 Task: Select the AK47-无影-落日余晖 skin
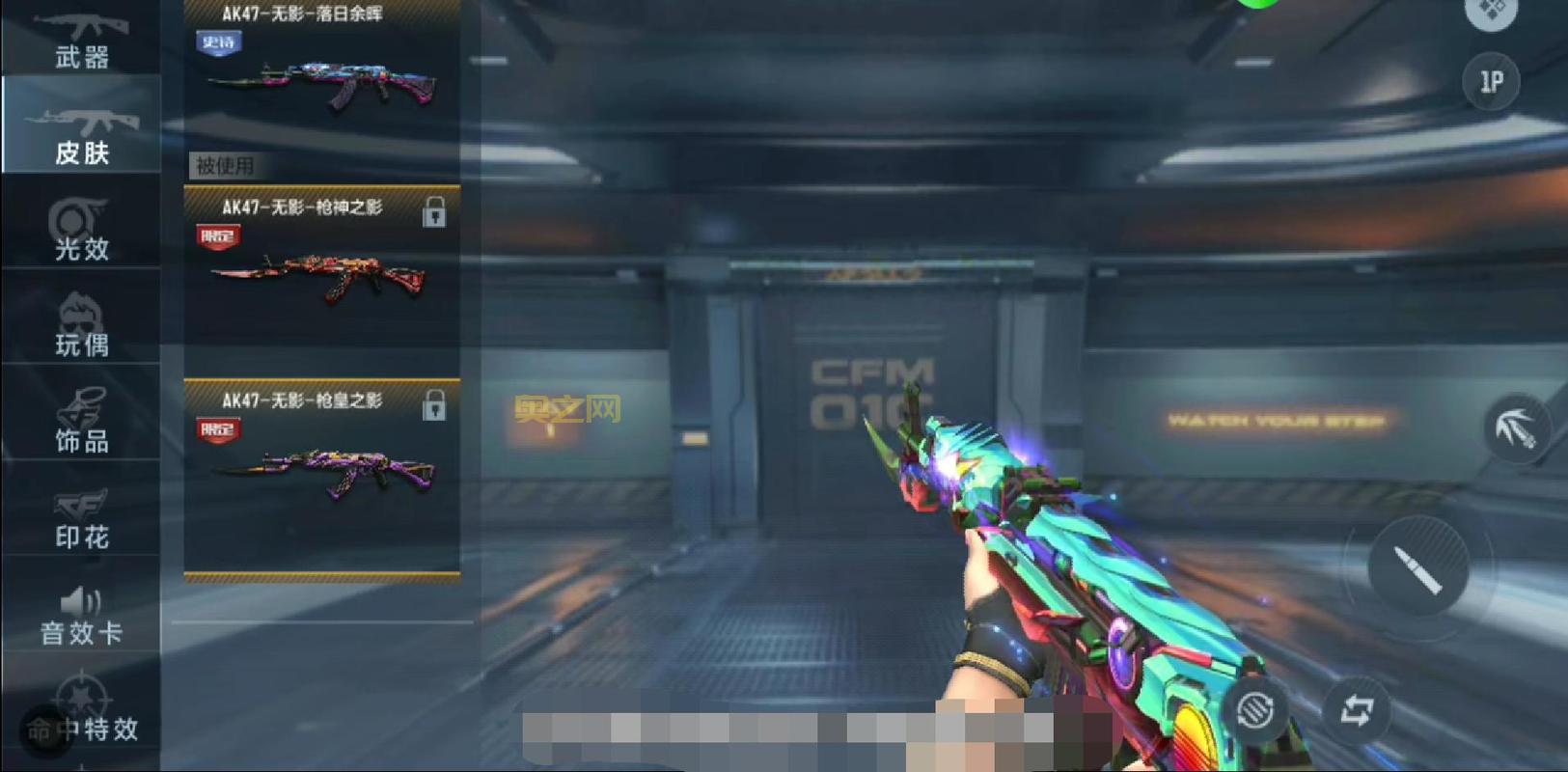point(321,72)
